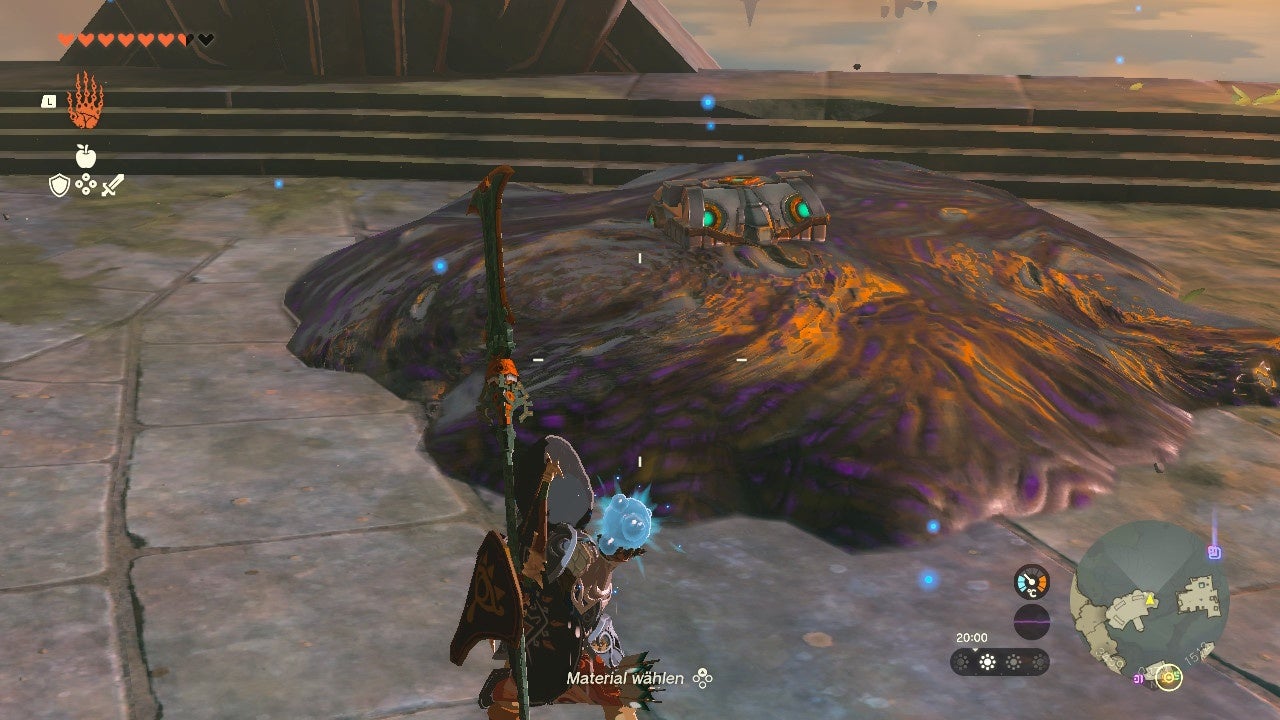This screenshot has width=1280, height=720.
Task: Select the shield icon in the HUD
Action: pos(58,184)
